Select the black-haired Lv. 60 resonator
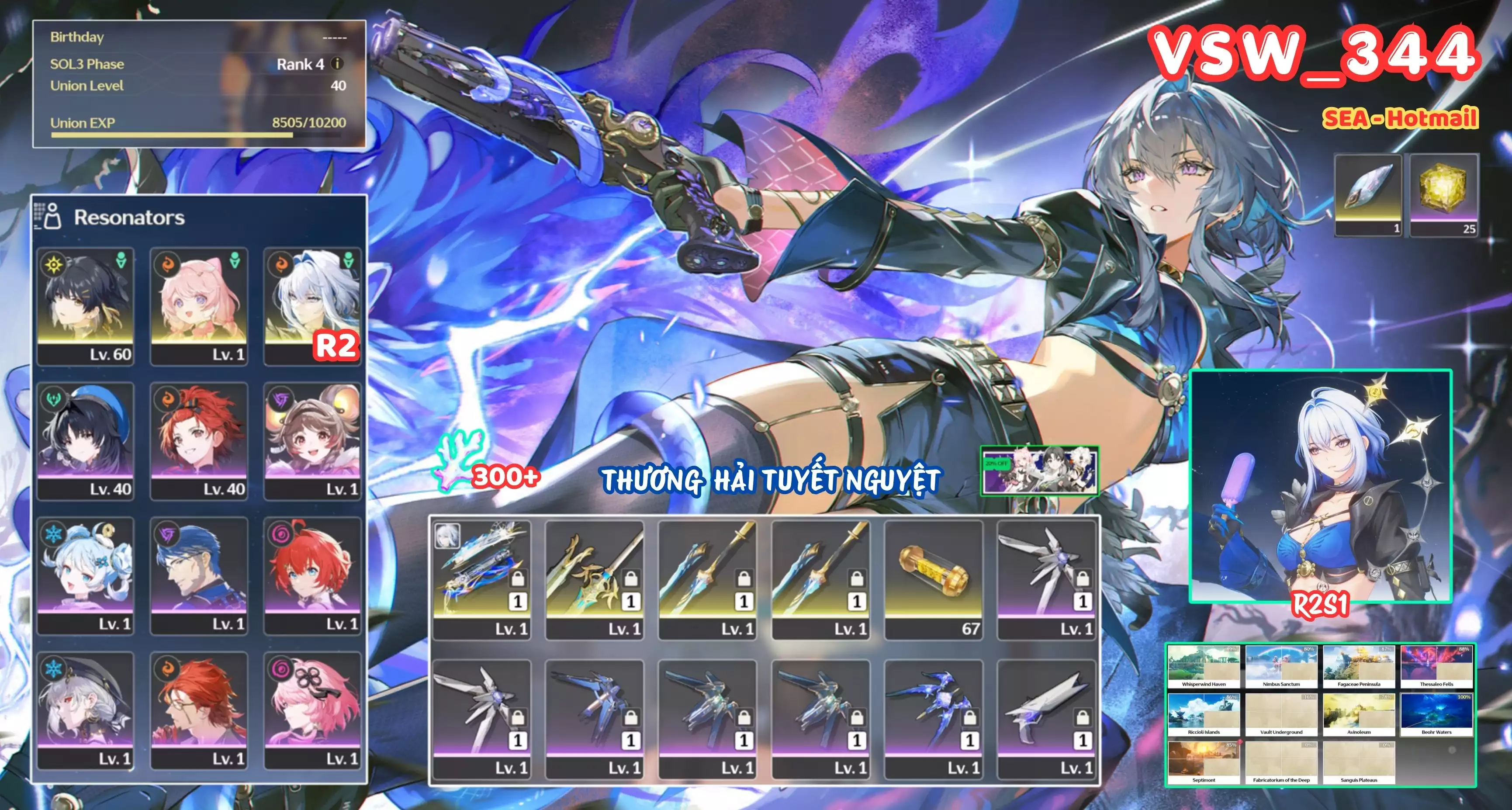 point(86,306)
